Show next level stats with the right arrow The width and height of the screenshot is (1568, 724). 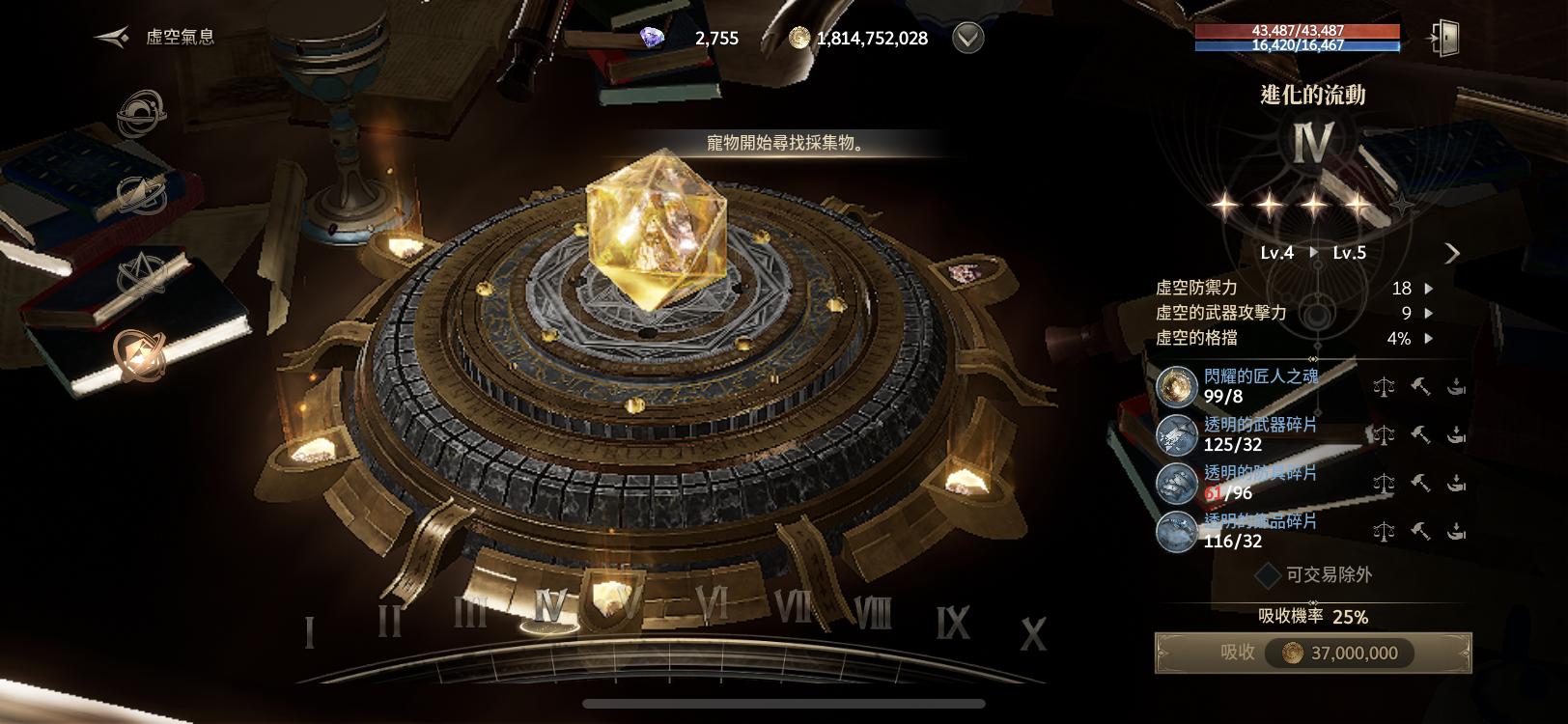(x=1452, y=253)
